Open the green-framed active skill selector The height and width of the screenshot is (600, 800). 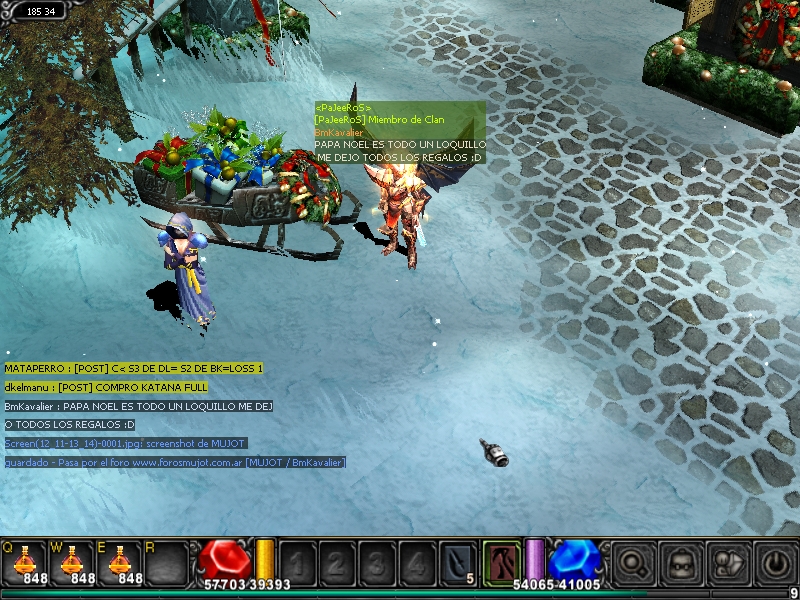[501, 562]
